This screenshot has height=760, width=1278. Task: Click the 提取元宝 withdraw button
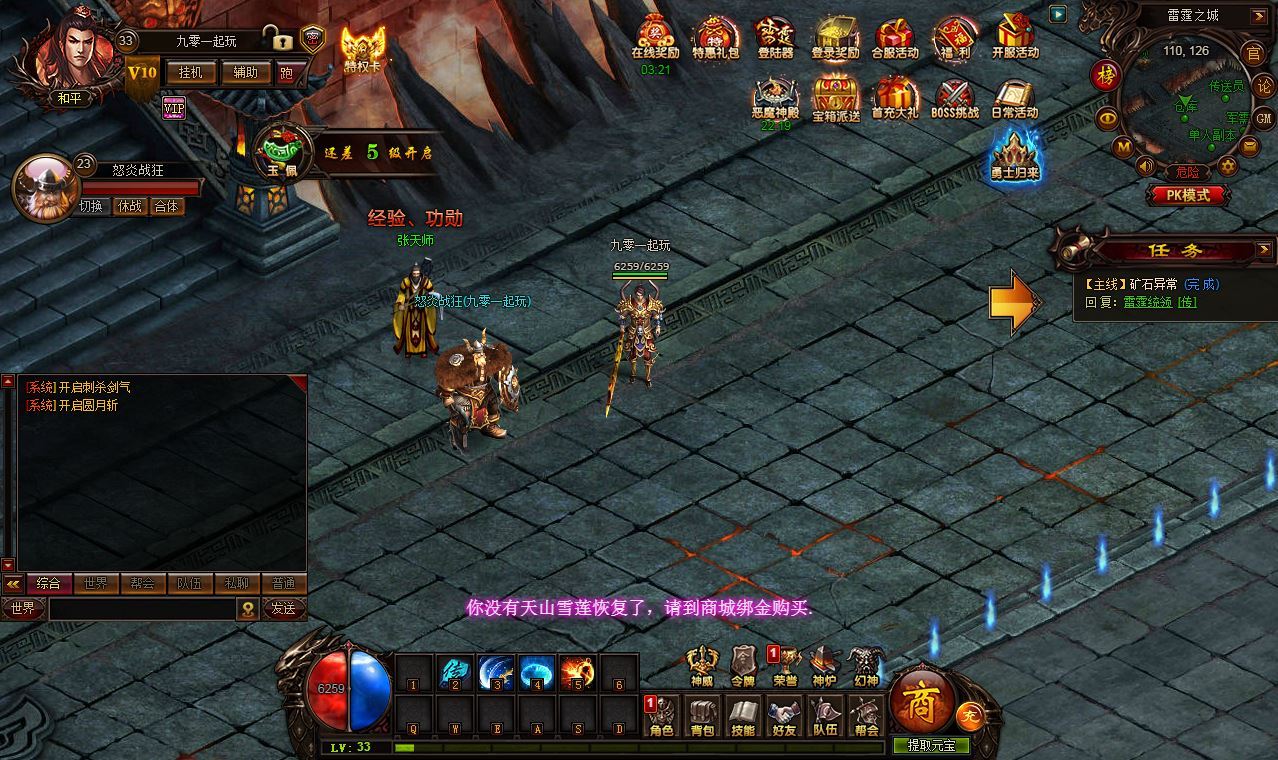(932, 745)
